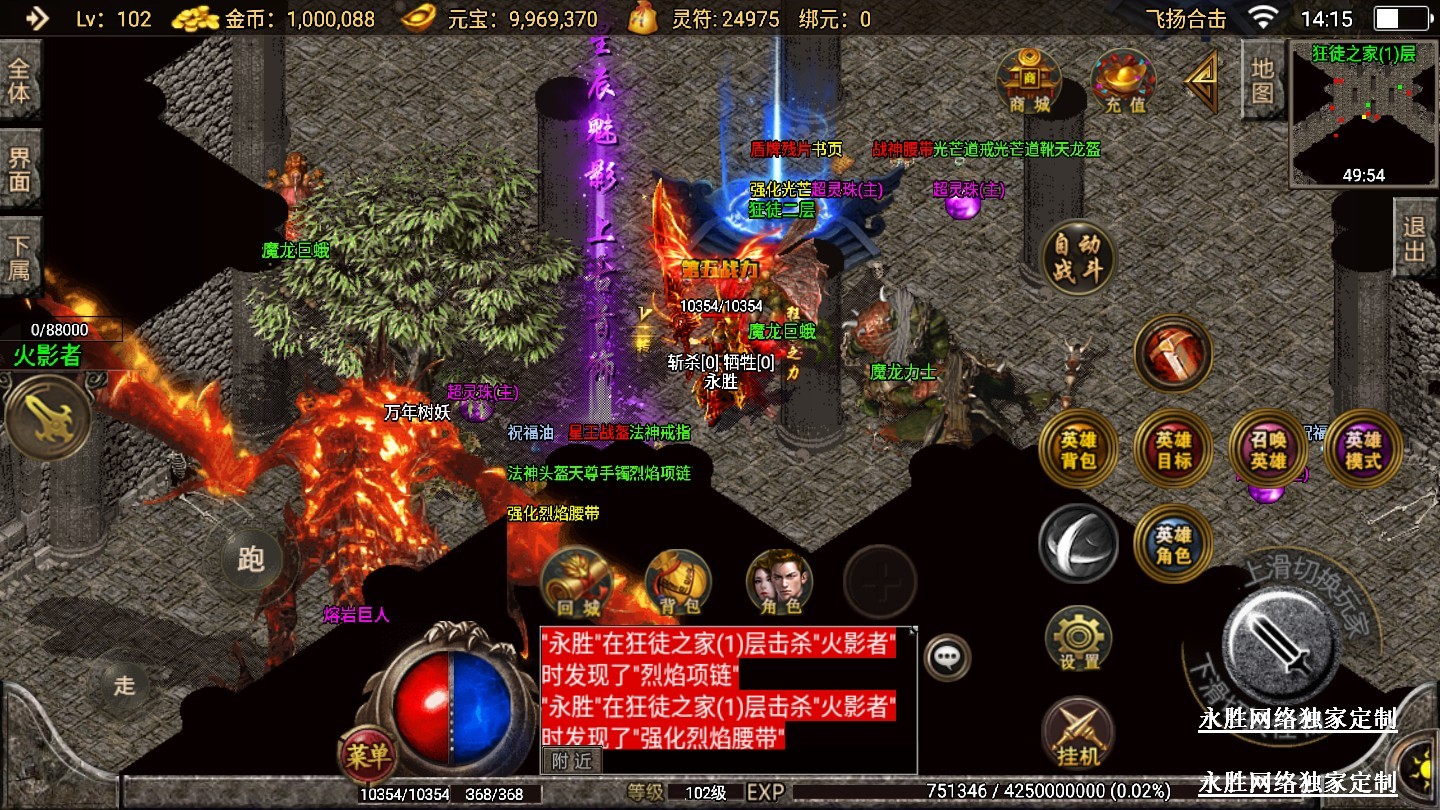
Task: Tap the 跑 run button
Action: coord(252,559)
